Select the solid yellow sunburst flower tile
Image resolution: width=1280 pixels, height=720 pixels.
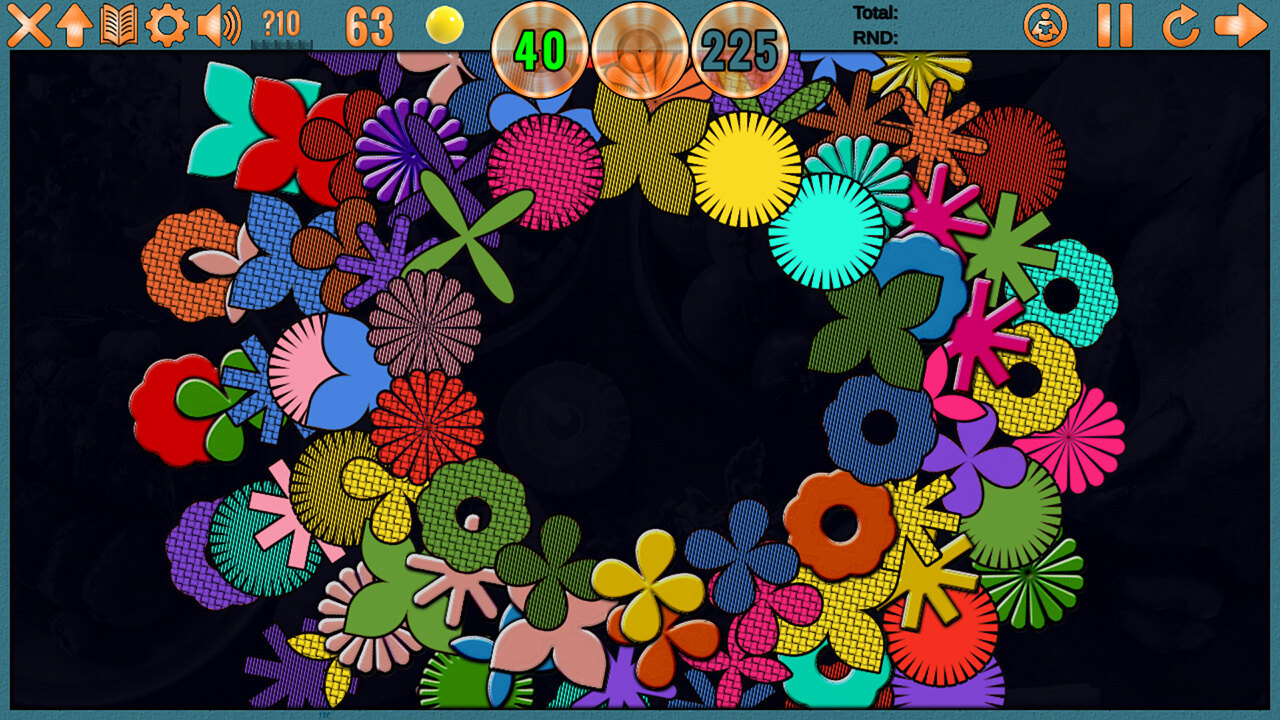pos(744,169)
